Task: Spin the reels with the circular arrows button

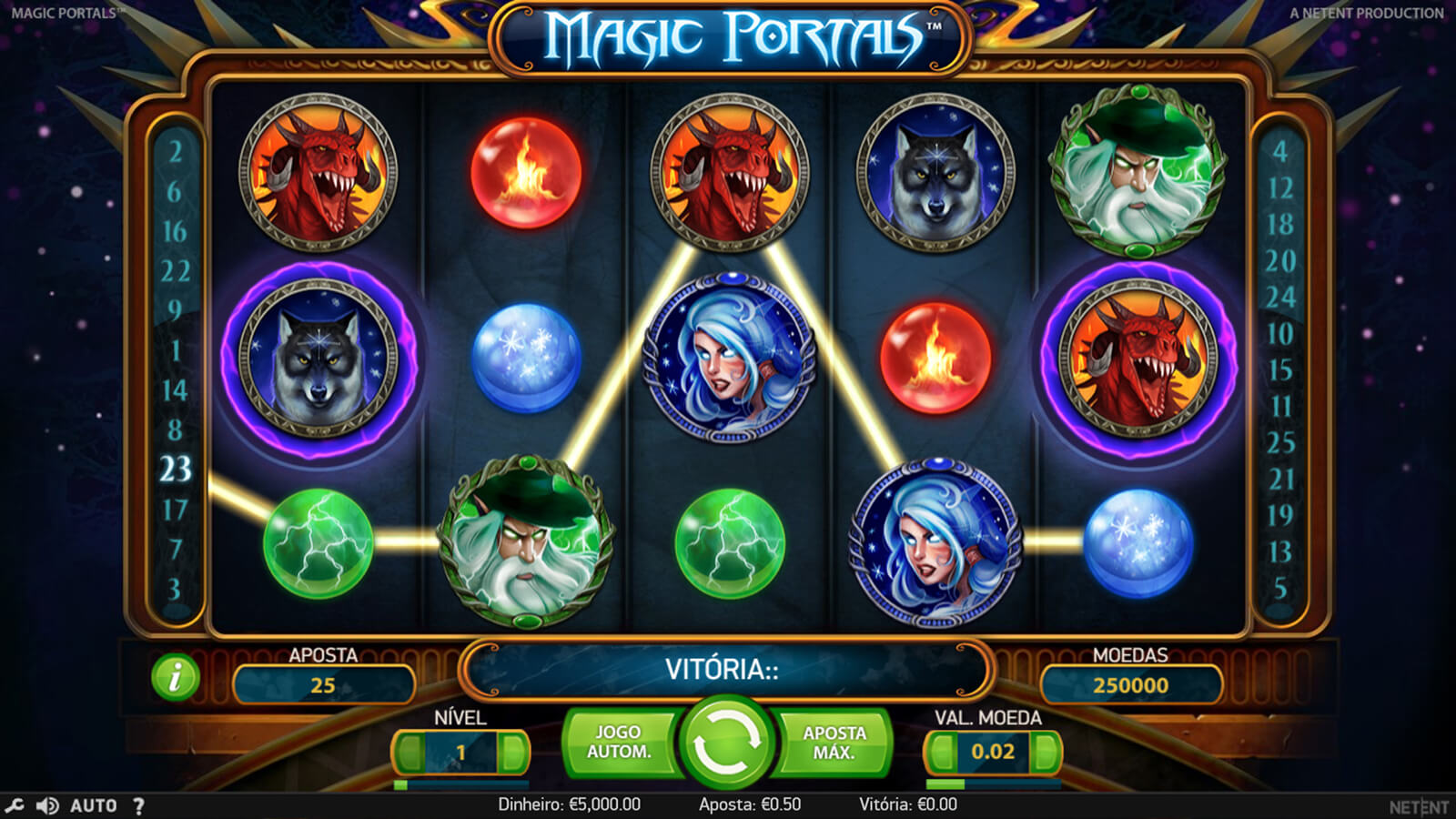Action: 728,743
